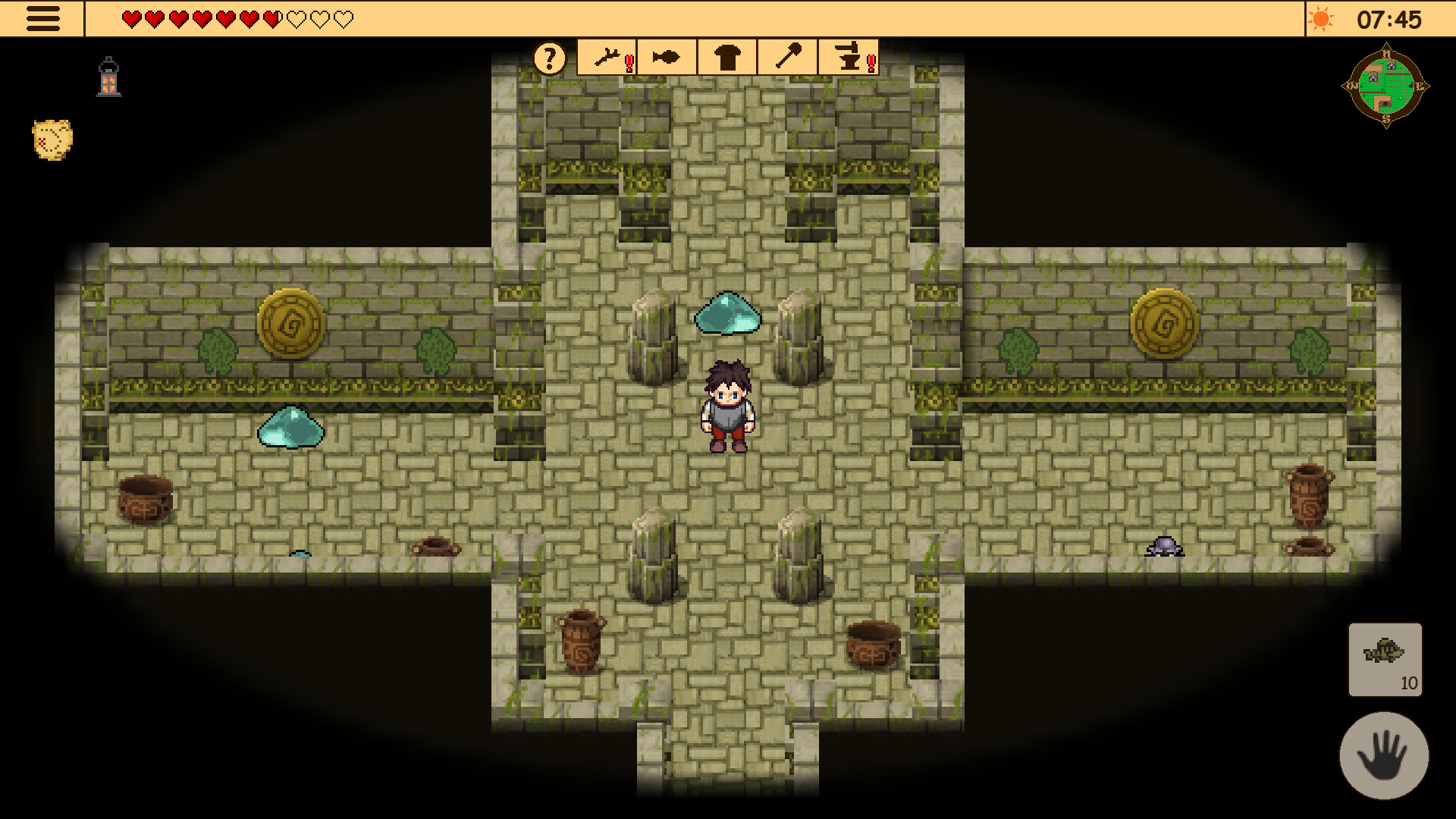Viewport: 1456px width, 819px height.
Task: Open the map scroll icon on left
Action: tap(49, 140)
